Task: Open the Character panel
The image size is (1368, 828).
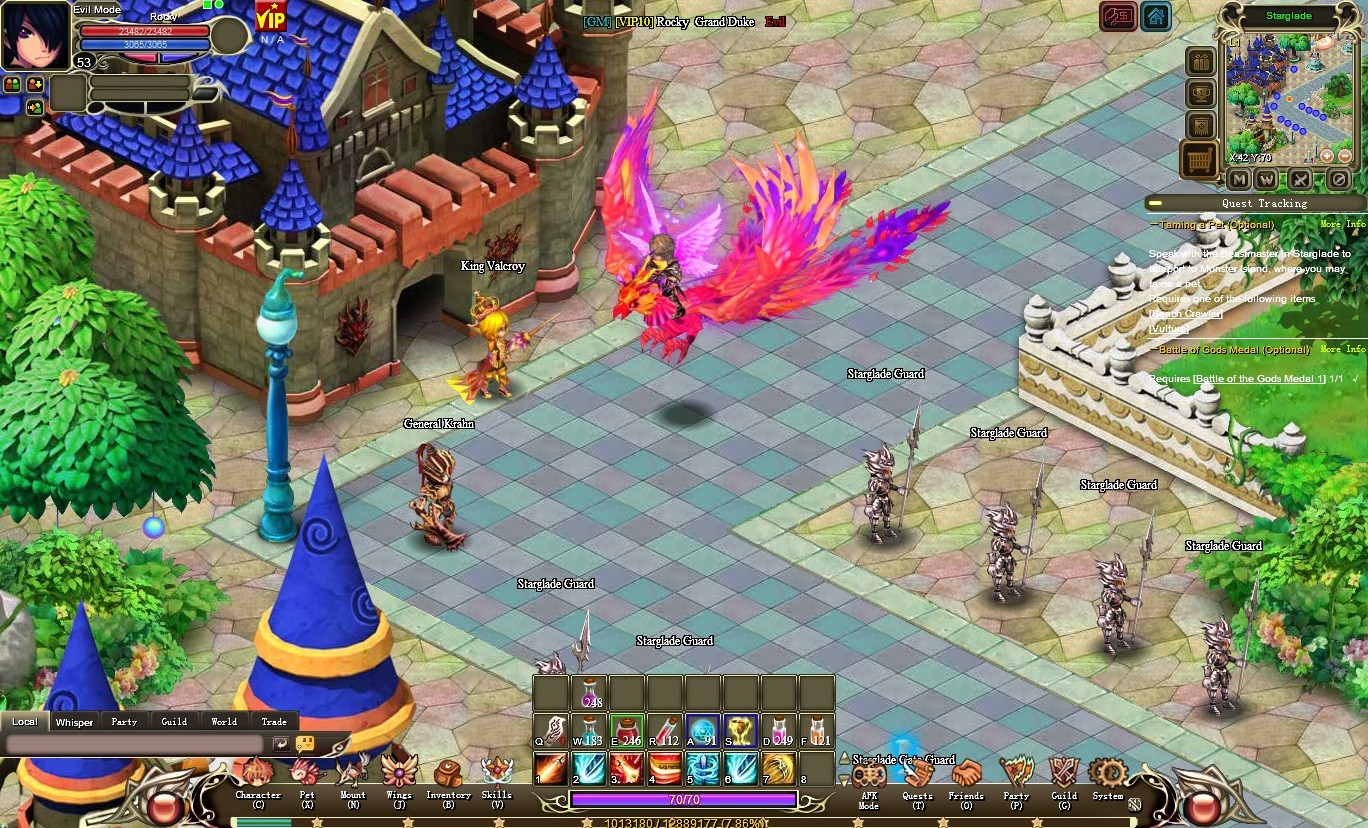Action: pyautogui.click(x=257, y=777)
